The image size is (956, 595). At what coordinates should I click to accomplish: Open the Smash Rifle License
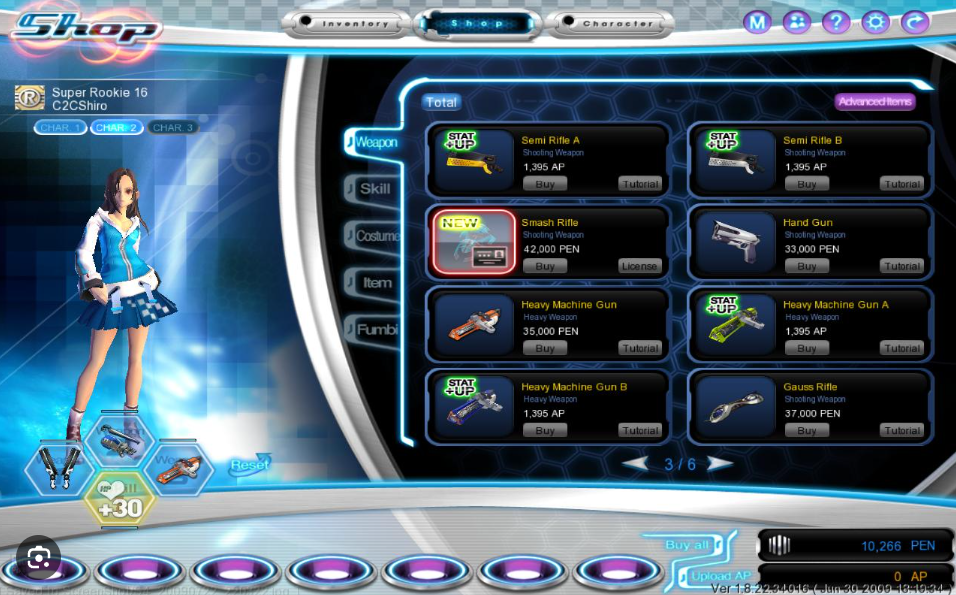(x=640, y=266)
